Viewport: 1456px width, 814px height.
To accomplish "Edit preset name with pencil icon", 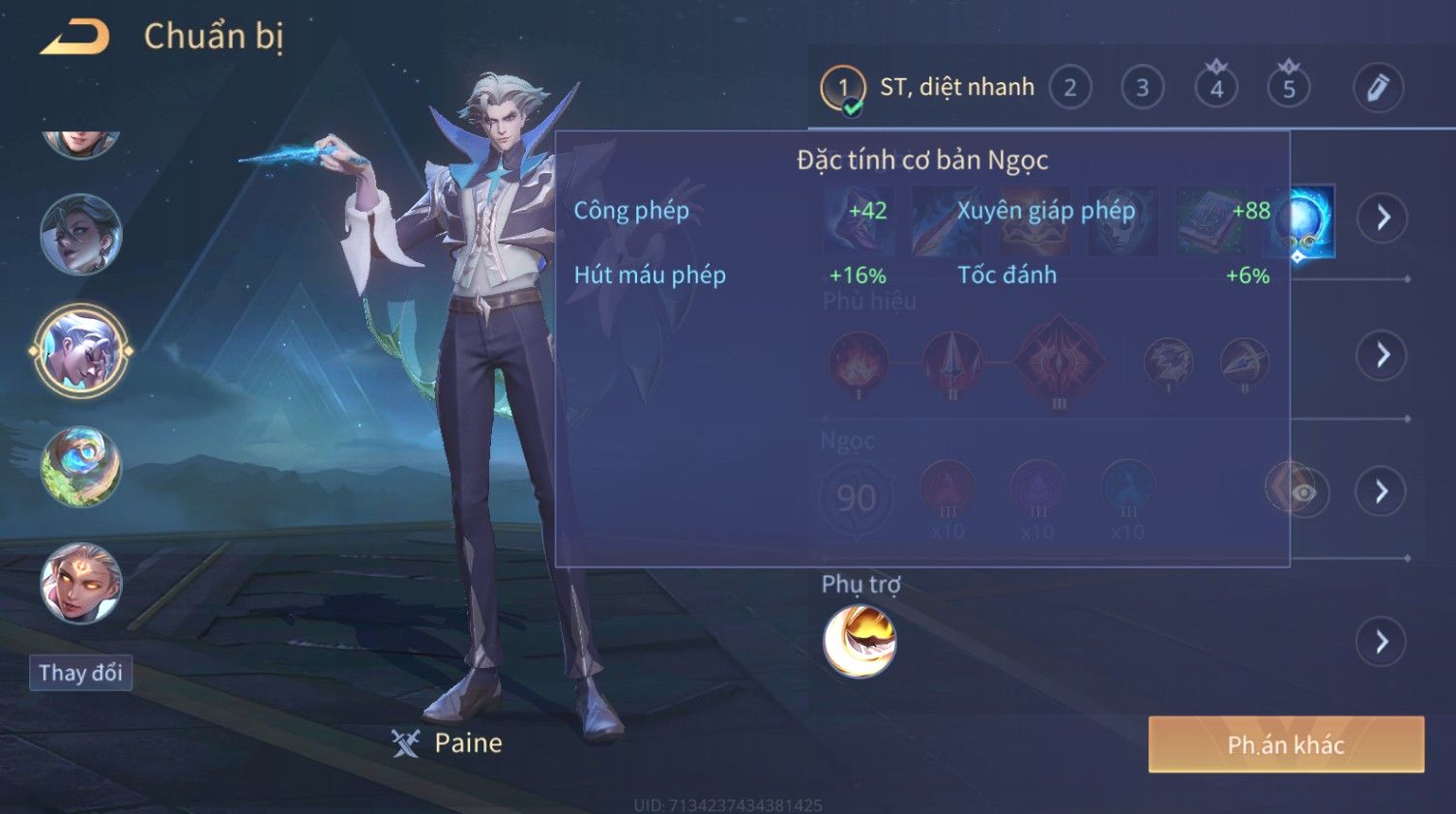I will pyautogui.click(x=1378, y=88).
